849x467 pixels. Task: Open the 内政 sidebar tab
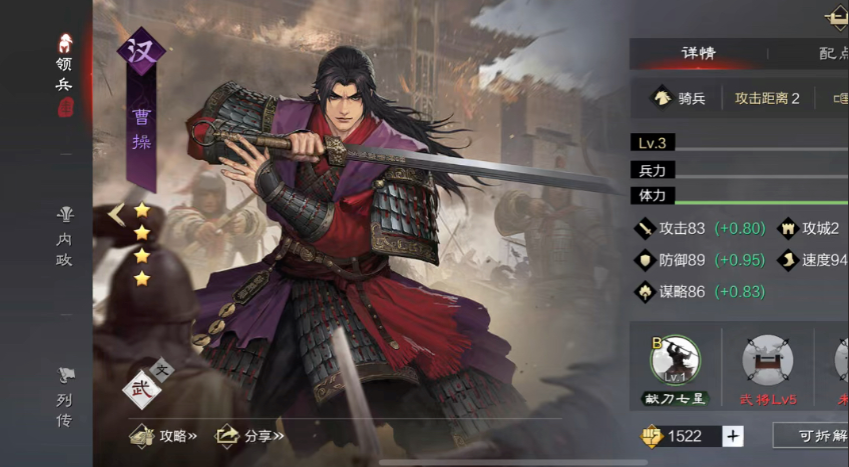[65, 235]
